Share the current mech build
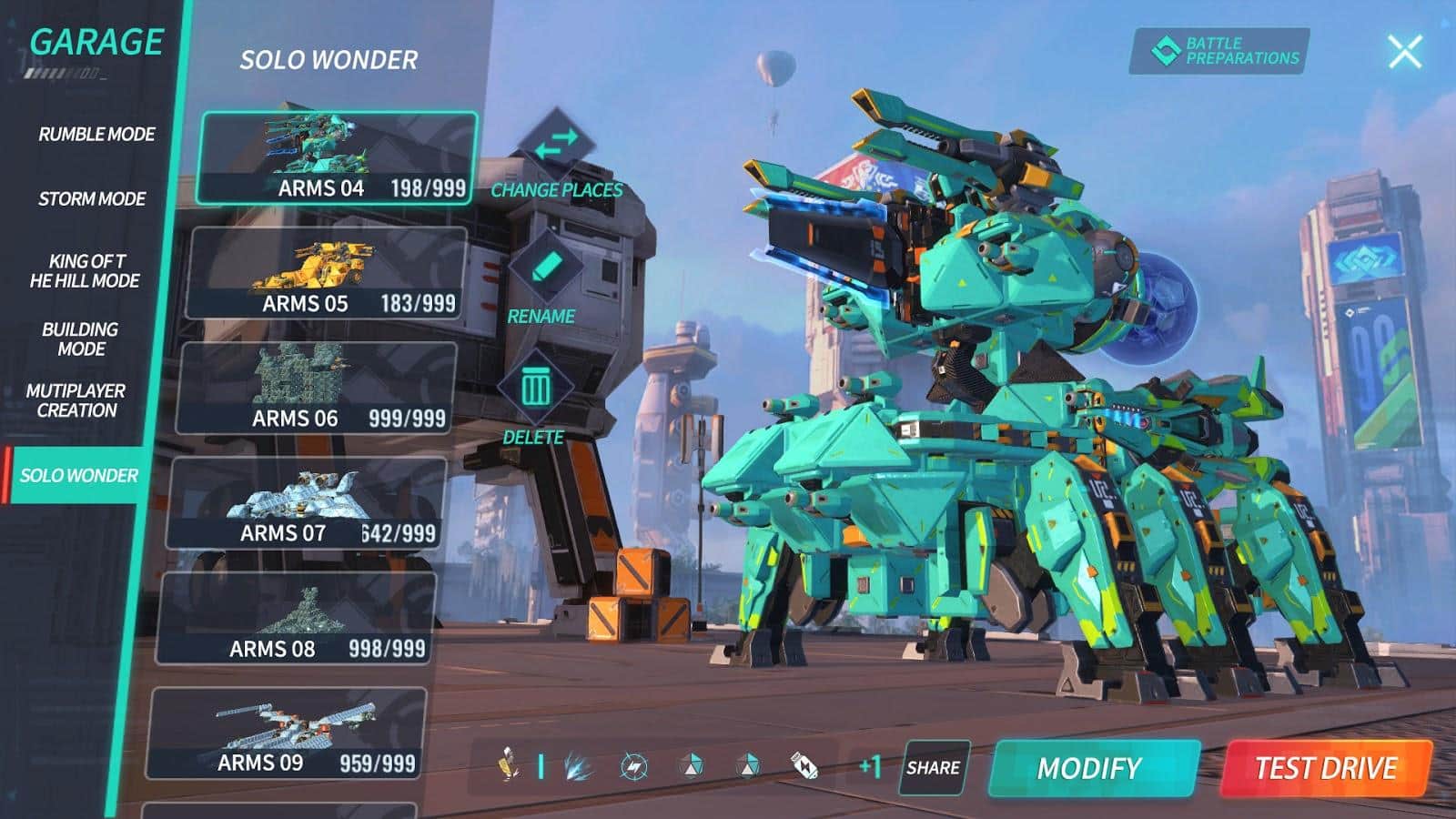The image size is (1456, 819). pos(934,768)
